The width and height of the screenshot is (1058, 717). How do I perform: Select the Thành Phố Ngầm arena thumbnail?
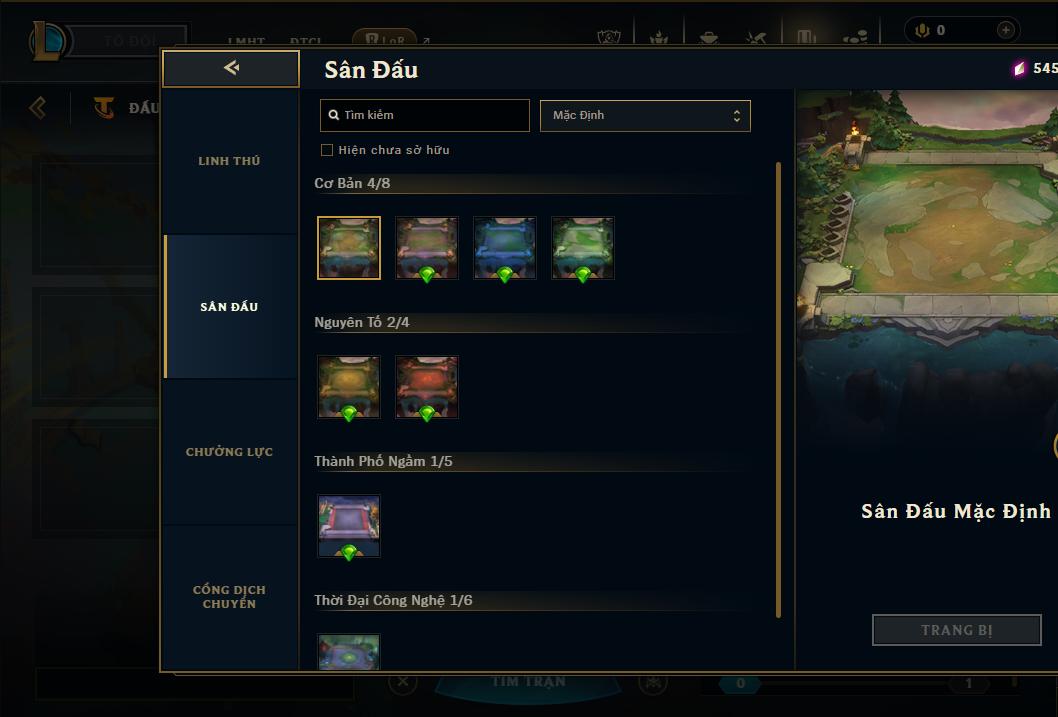pyautogui.click(x=349, y=526)
